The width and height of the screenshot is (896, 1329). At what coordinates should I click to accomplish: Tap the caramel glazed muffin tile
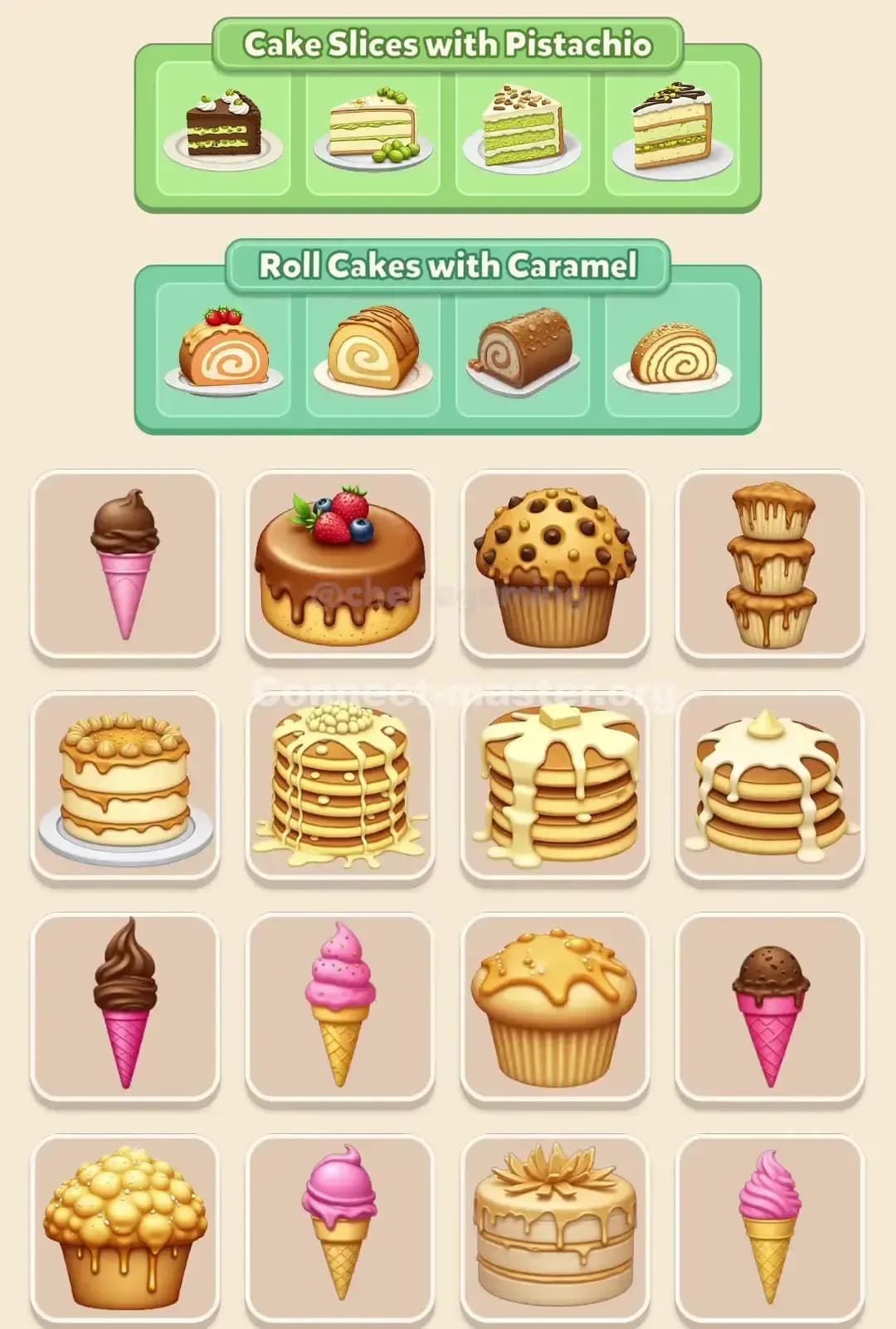(x=554, y=1007)
